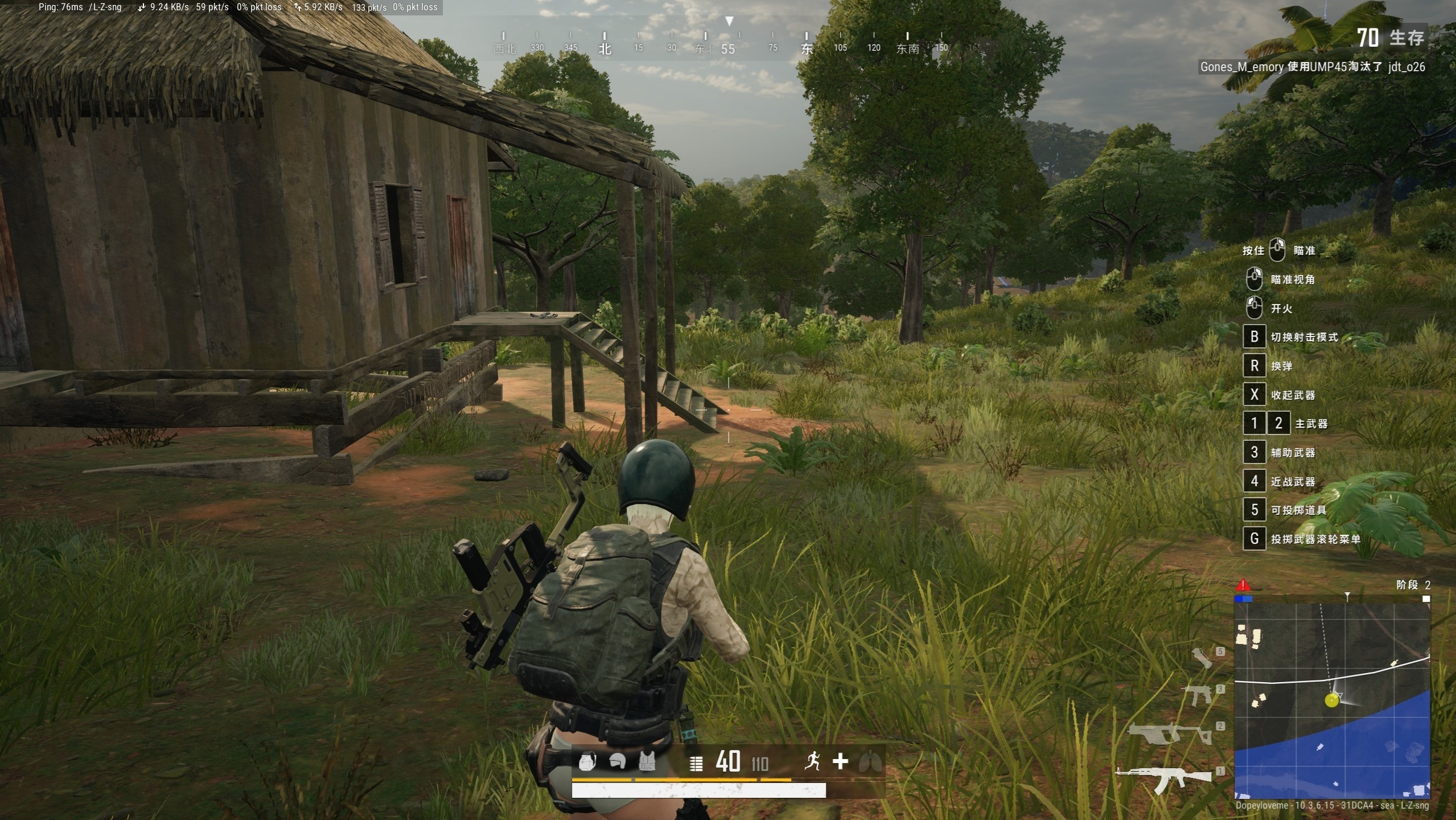1456x820 pixels.
Task: Click the minimap
Action: tap(1332, 699)
